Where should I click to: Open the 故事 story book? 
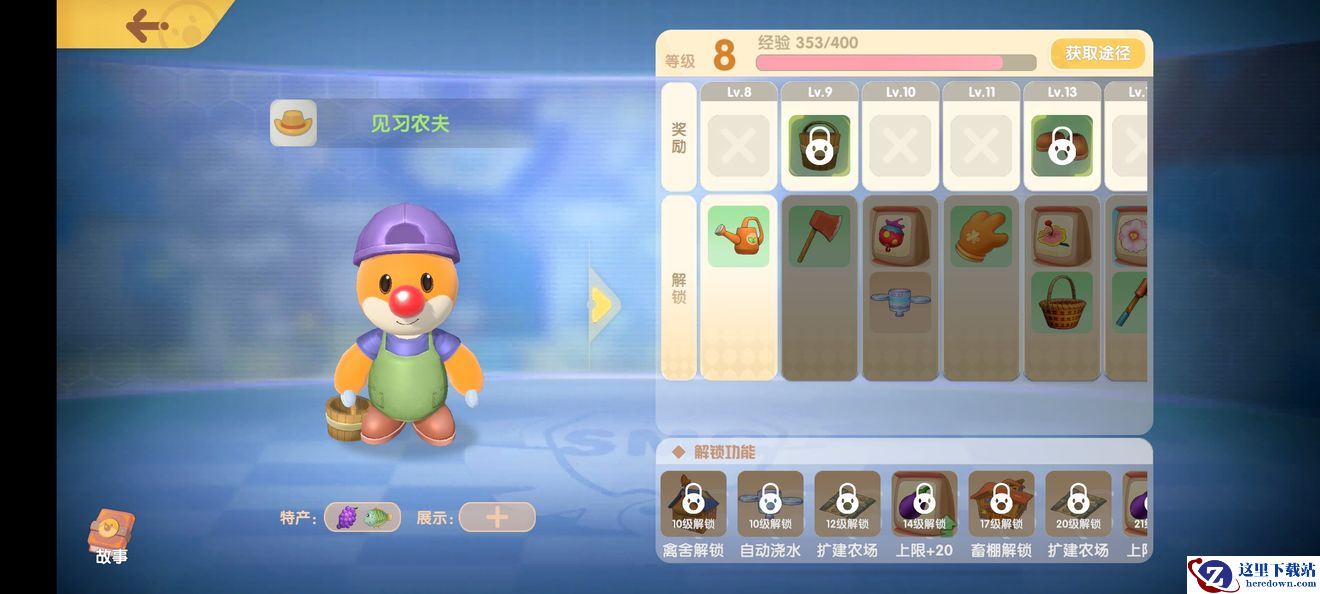(x=111, y=536)
